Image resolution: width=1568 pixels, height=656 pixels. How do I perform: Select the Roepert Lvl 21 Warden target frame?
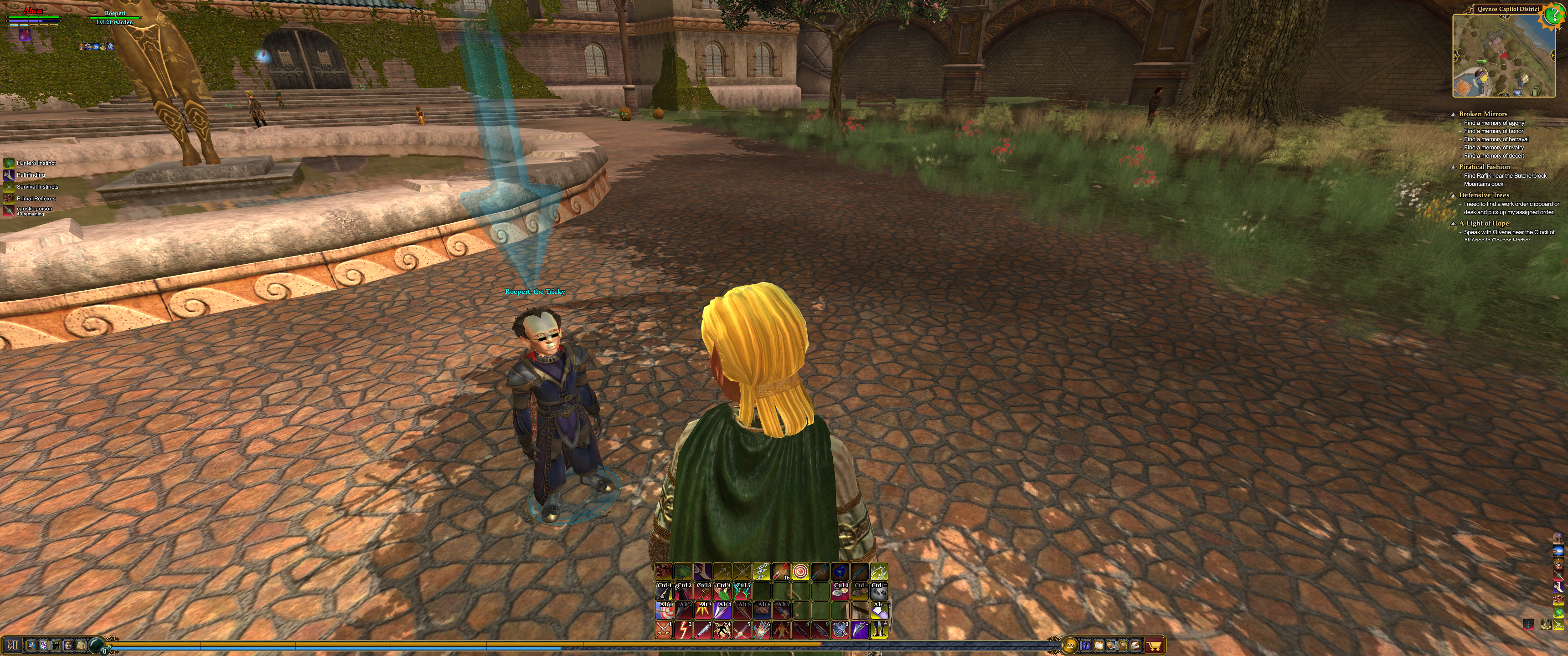click(x=115, y=18)
